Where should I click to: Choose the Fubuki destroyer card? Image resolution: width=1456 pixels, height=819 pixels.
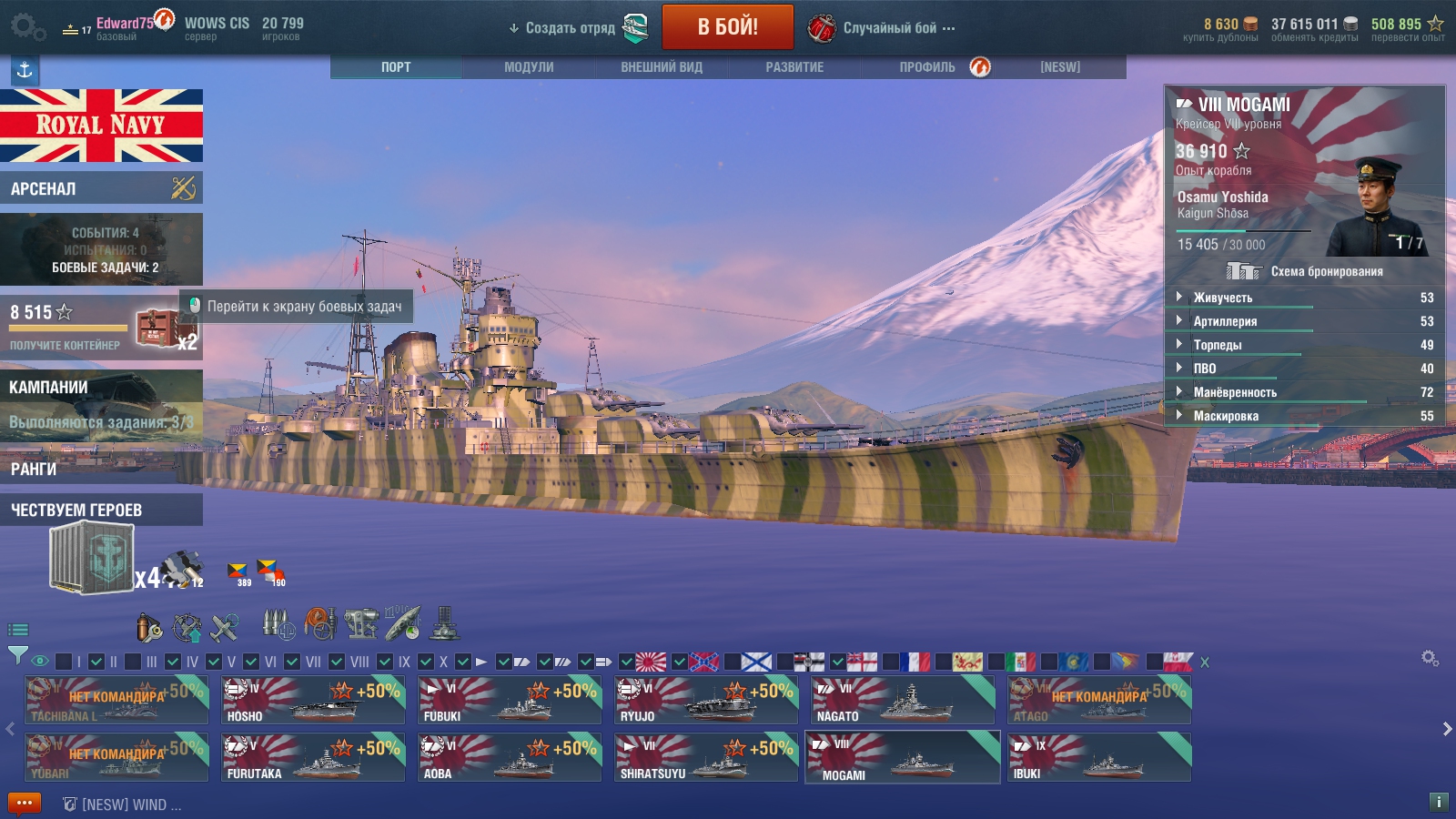509,701
